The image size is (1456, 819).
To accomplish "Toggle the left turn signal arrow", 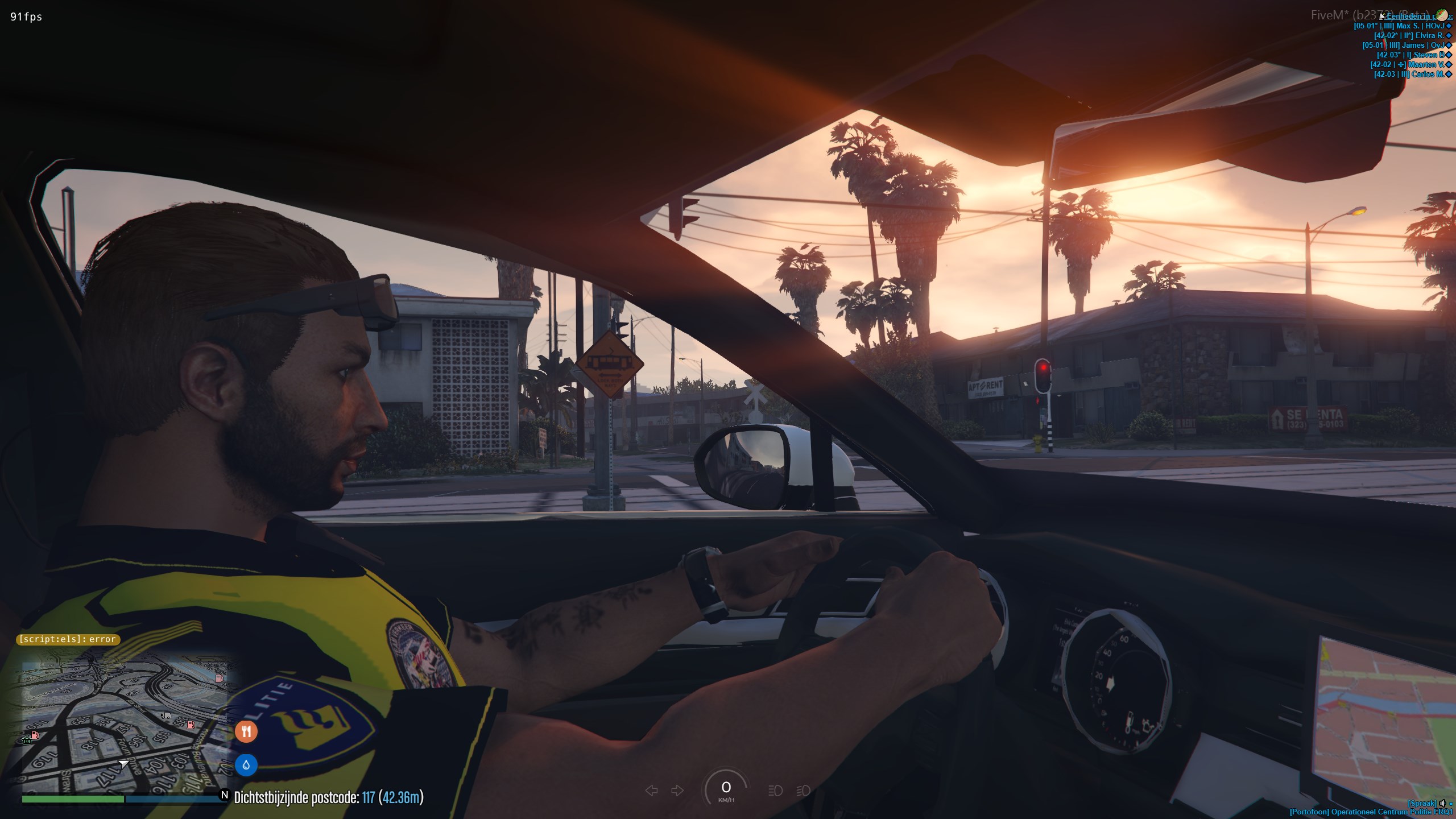I will coord(652,791).
